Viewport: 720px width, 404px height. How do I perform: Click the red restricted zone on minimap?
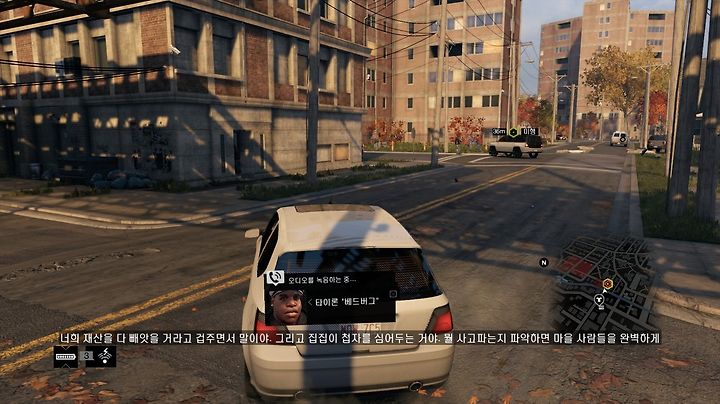pos(577,265)
